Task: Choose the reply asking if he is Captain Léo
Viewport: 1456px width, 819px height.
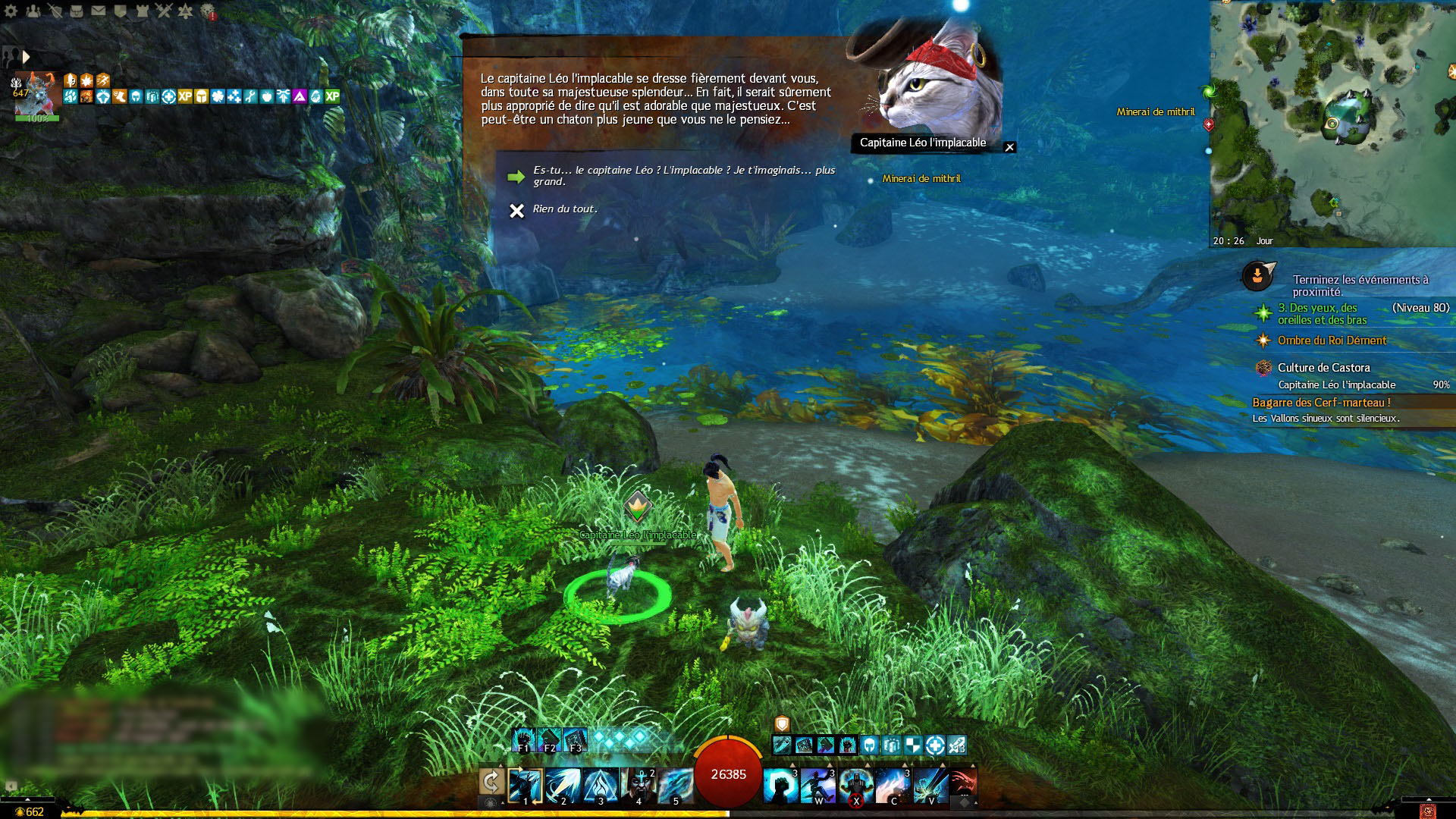Action: tap(682, 175)
